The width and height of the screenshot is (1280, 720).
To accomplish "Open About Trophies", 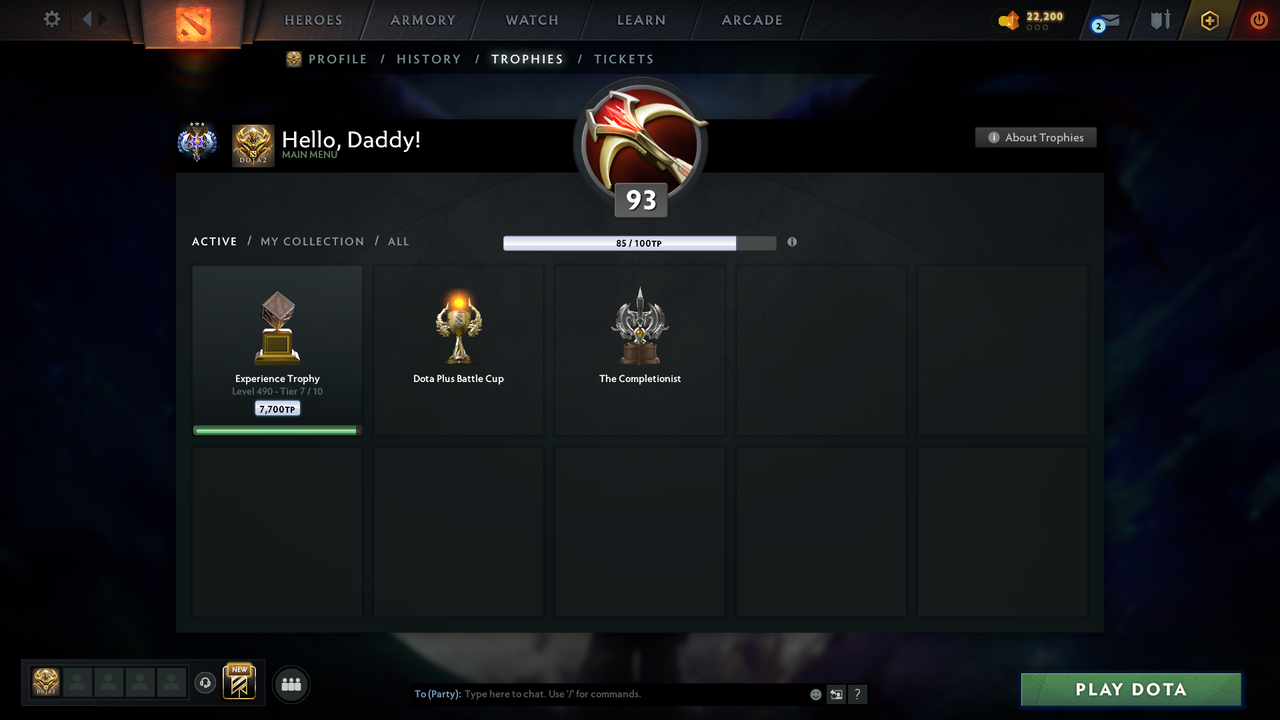I will pyautogui.click(x=1035, y=137).
